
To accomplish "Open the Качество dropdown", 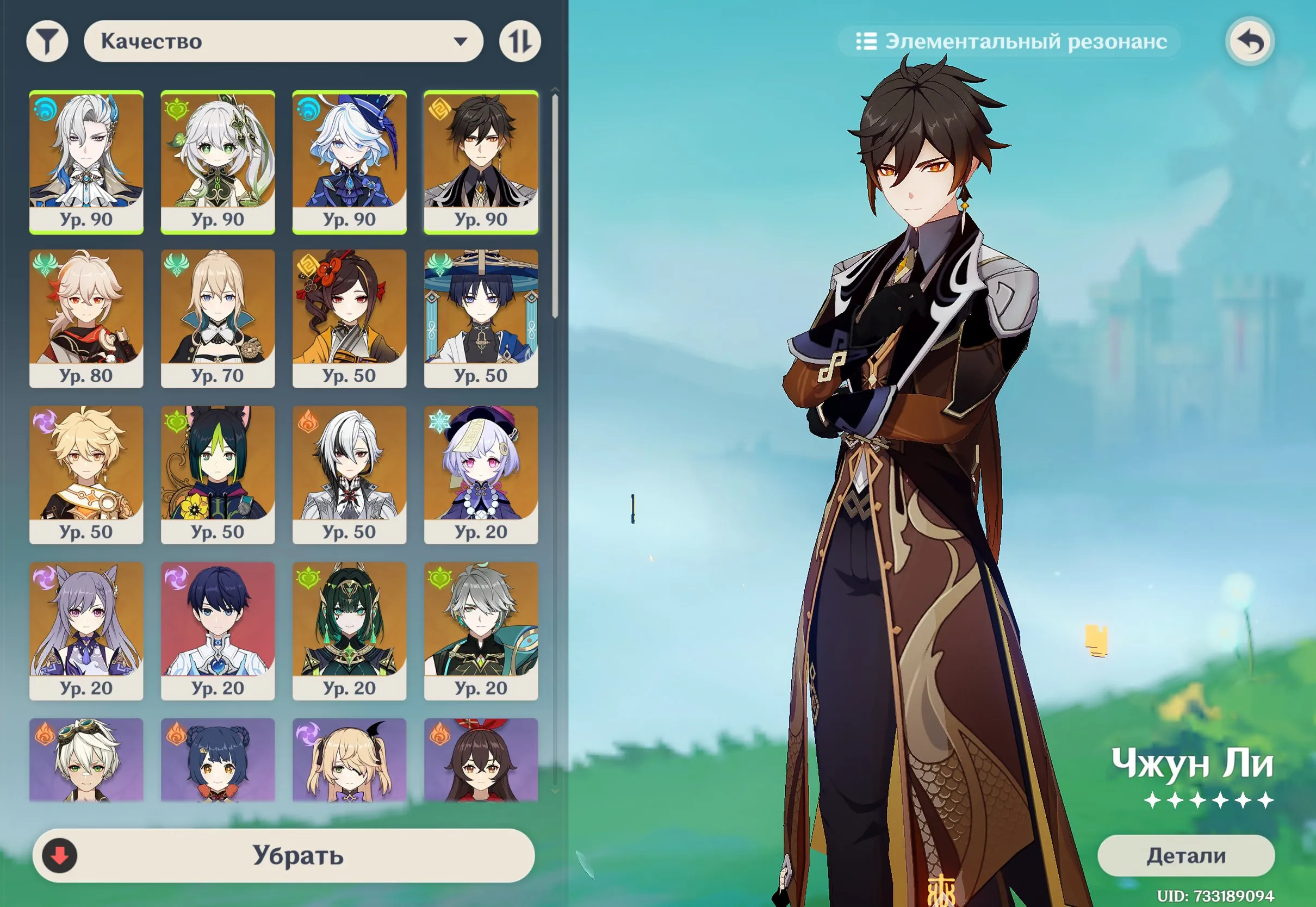I will click(284, 40).
